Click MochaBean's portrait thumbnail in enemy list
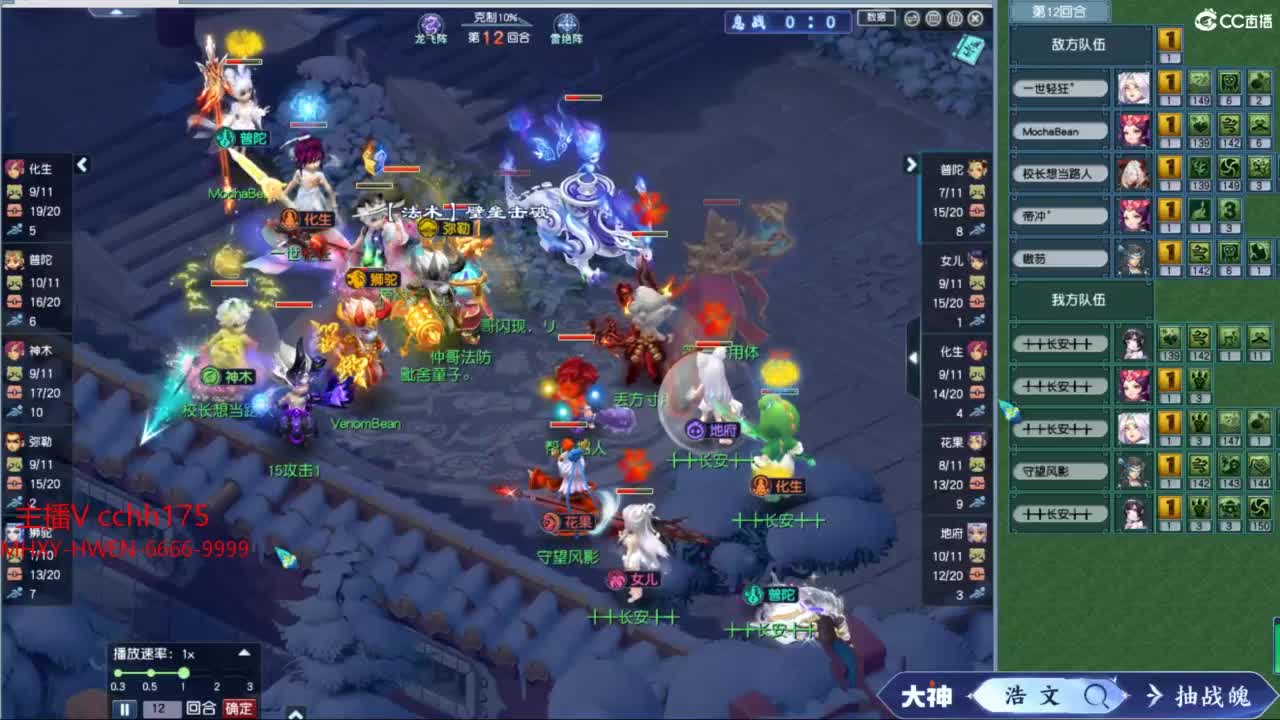Image resolution: width=1280 pixels, height=720 pixels. pyautogui.click(x=1135, y=130)
